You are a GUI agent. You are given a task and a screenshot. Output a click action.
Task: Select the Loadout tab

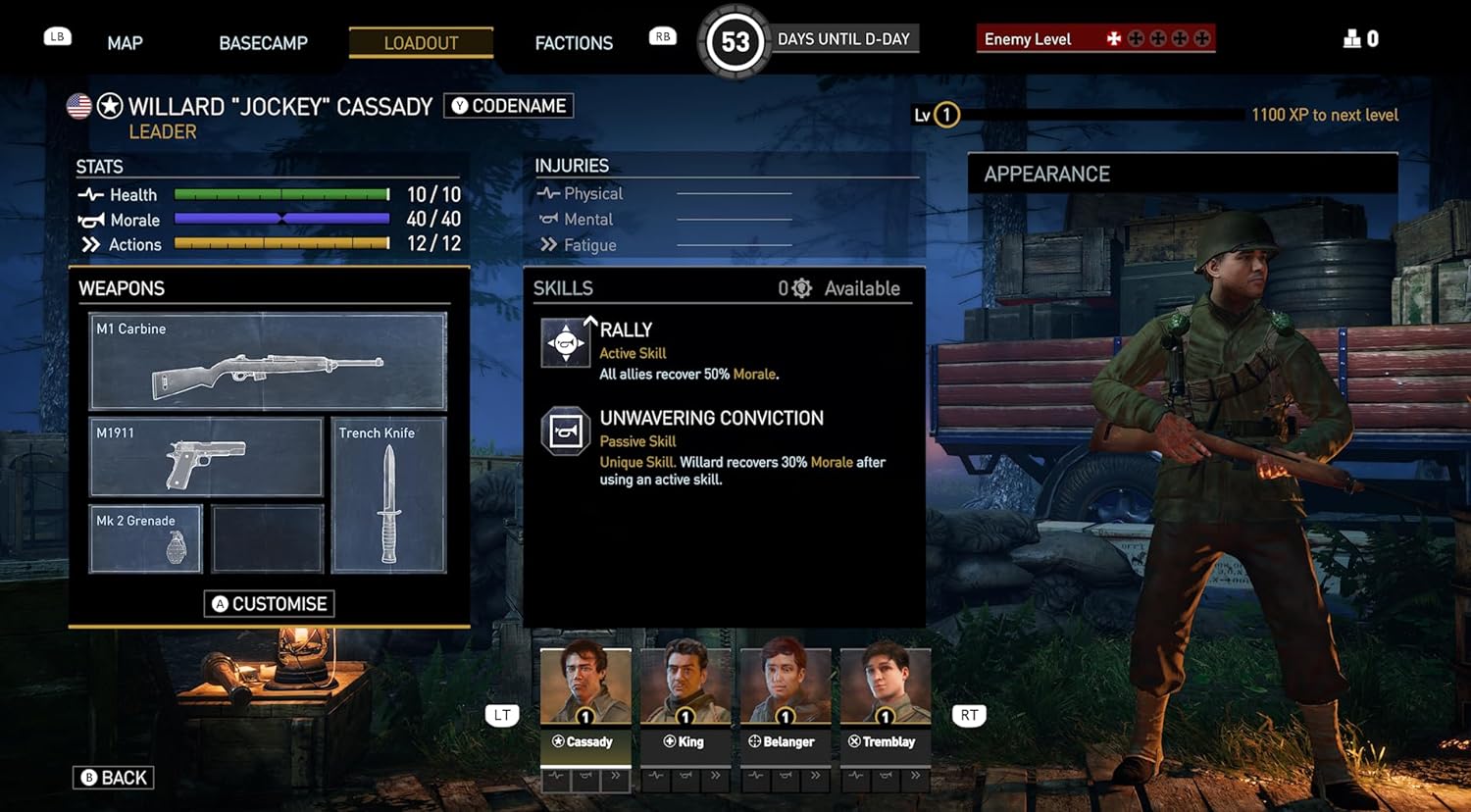pos(421,43)
